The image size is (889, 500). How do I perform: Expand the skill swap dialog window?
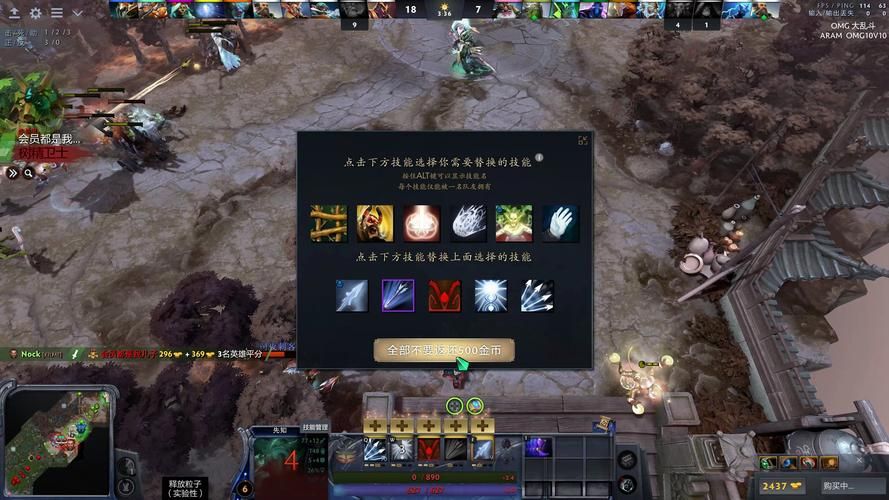pyautogui.click(x=583, y=141)
